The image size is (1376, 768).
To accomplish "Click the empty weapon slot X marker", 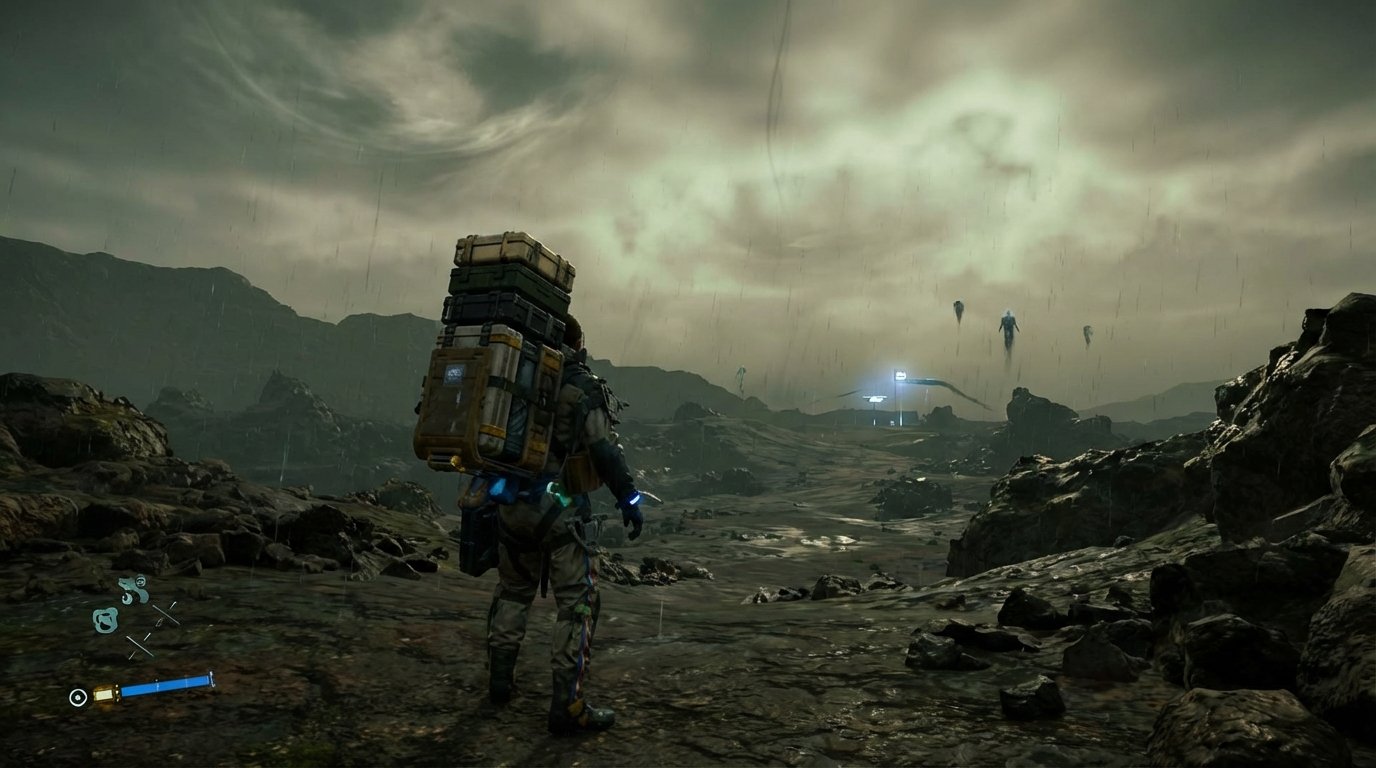I will click(165, 612).
